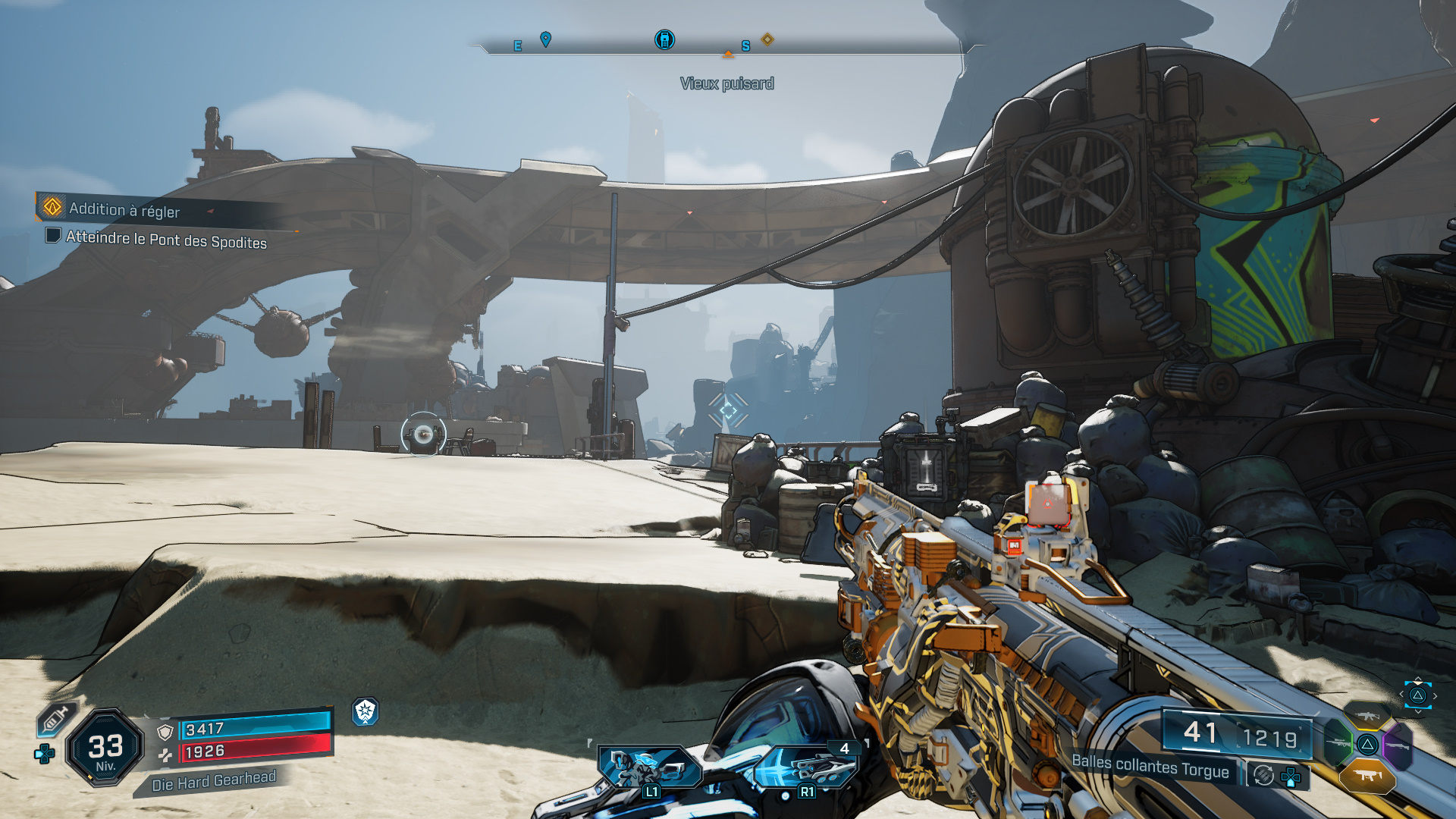Screen dimensions: 1456x819
Task: Select the yellow assault rifle weapon slot
Action: tap(1367, 715)
